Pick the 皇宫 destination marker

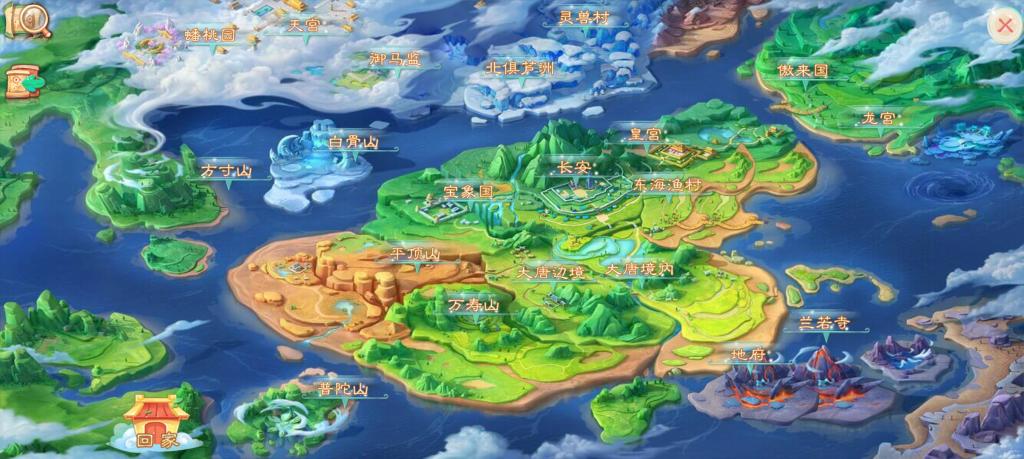coord(644,134)
